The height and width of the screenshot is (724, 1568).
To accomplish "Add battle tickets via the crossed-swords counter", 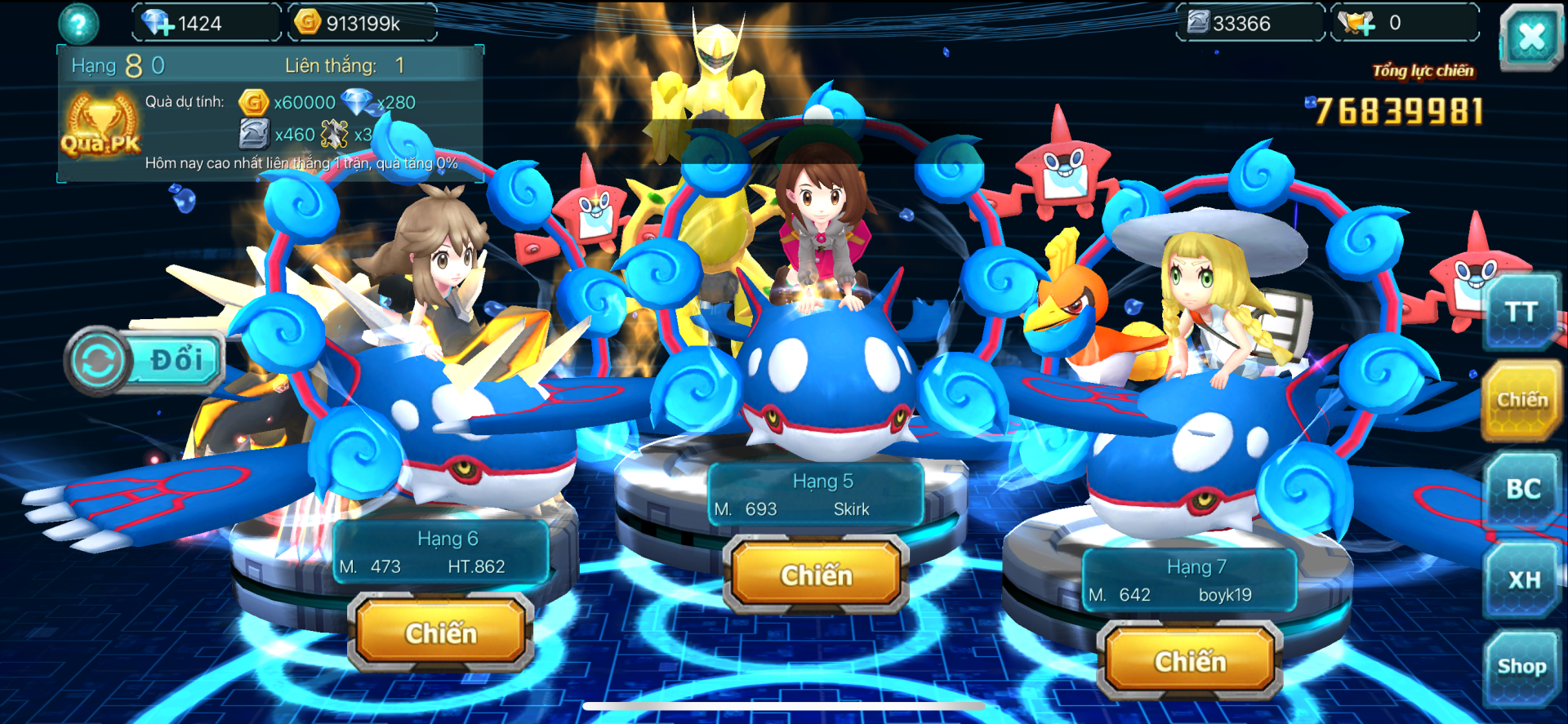I will click(x=1357, y=23).
